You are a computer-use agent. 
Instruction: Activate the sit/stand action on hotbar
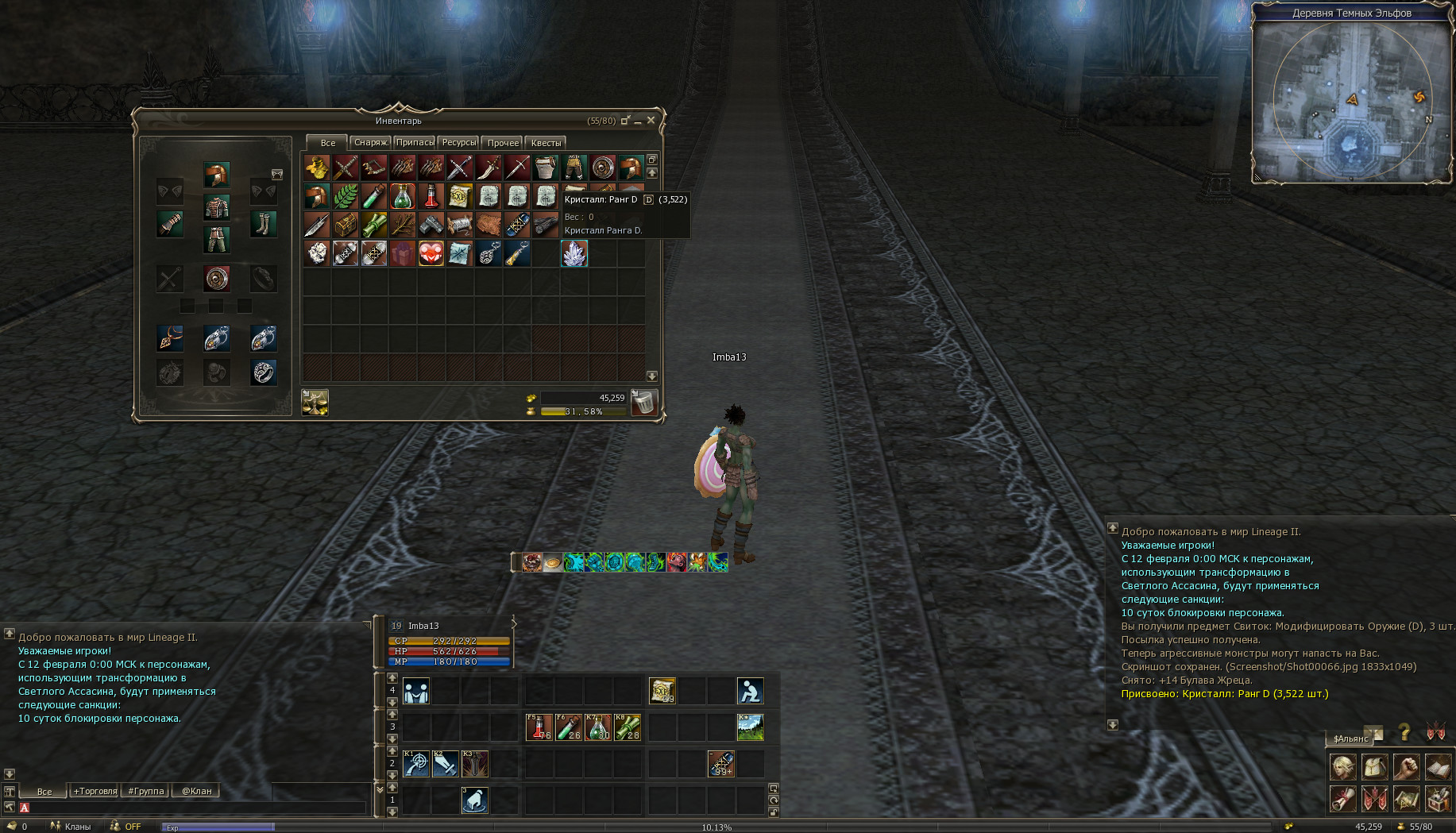(x=750, y=691)
